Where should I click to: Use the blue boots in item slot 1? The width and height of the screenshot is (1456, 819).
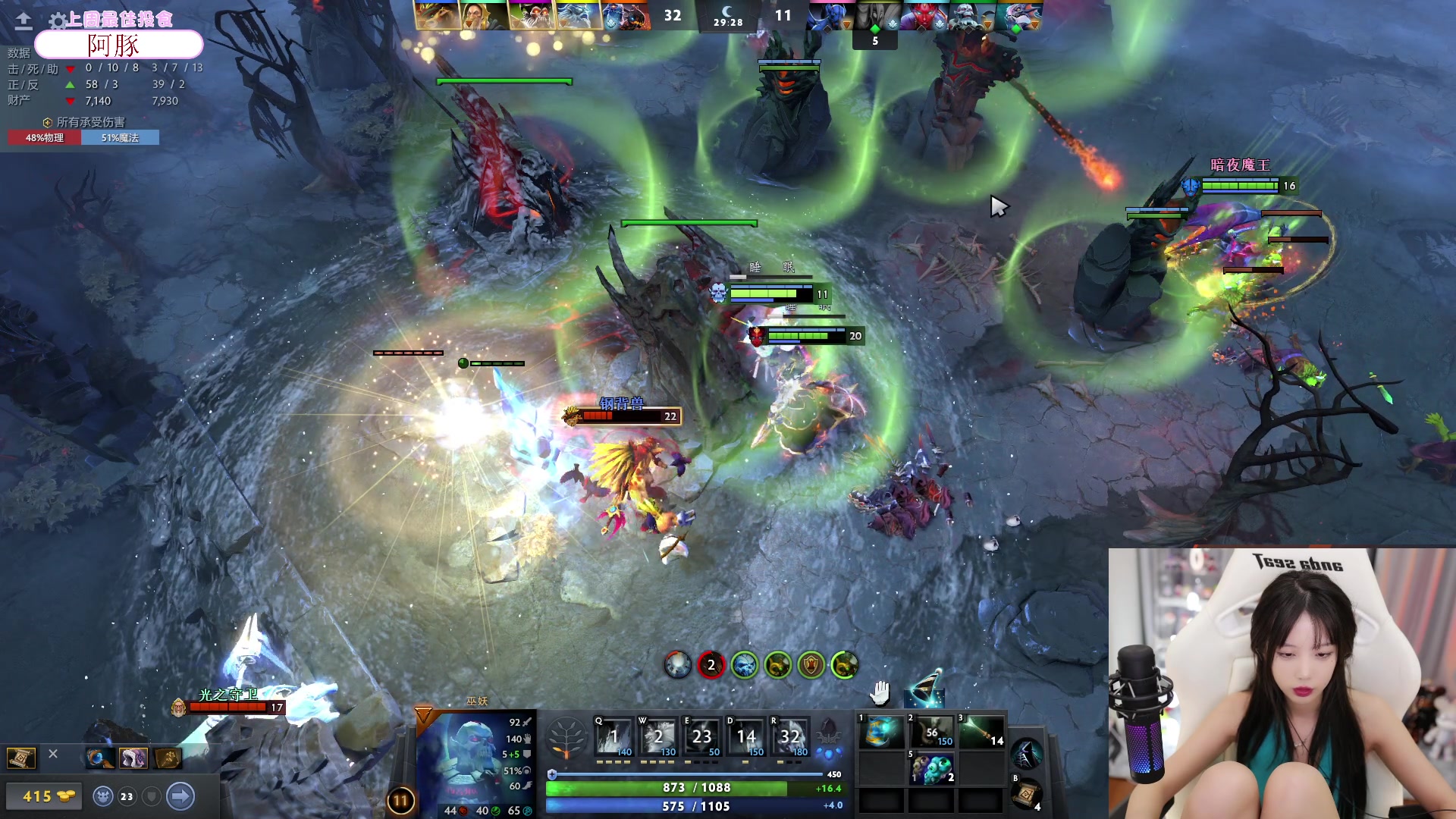tap(881, 733)
